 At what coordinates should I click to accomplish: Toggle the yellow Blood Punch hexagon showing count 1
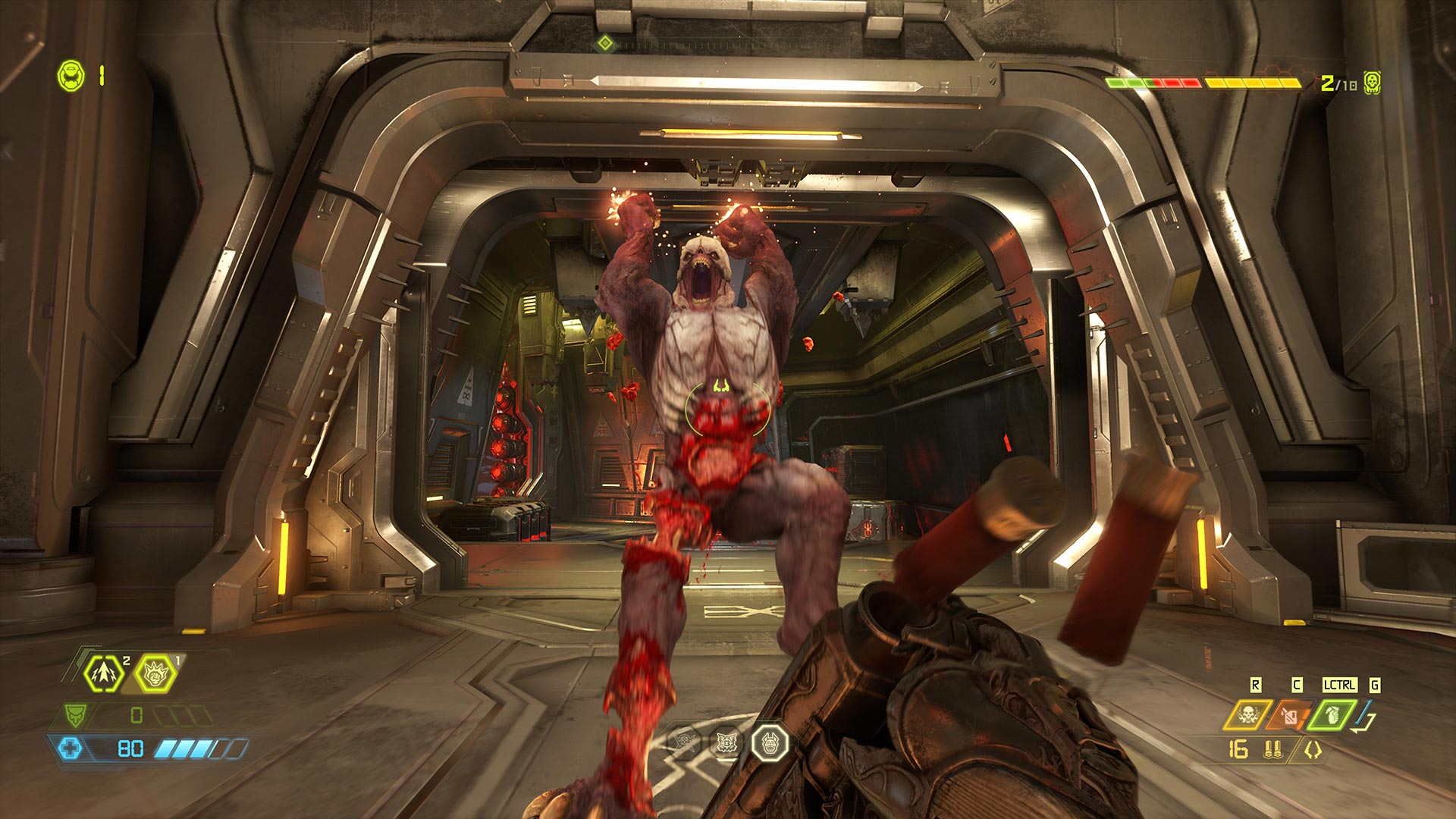click(x=156, y=675)
